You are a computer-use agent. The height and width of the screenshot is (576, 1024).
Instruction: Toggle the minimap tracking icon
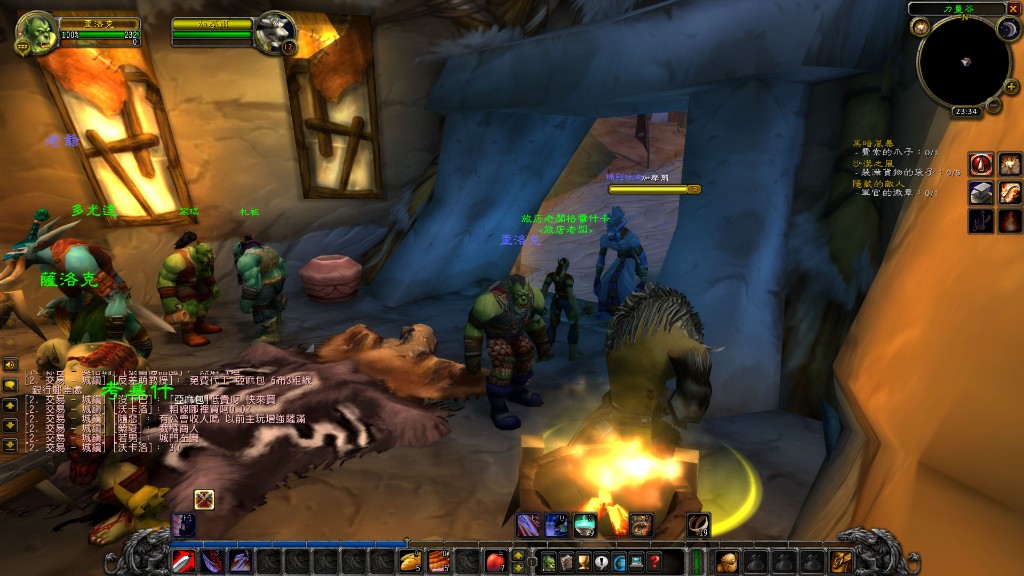(920, 27)
